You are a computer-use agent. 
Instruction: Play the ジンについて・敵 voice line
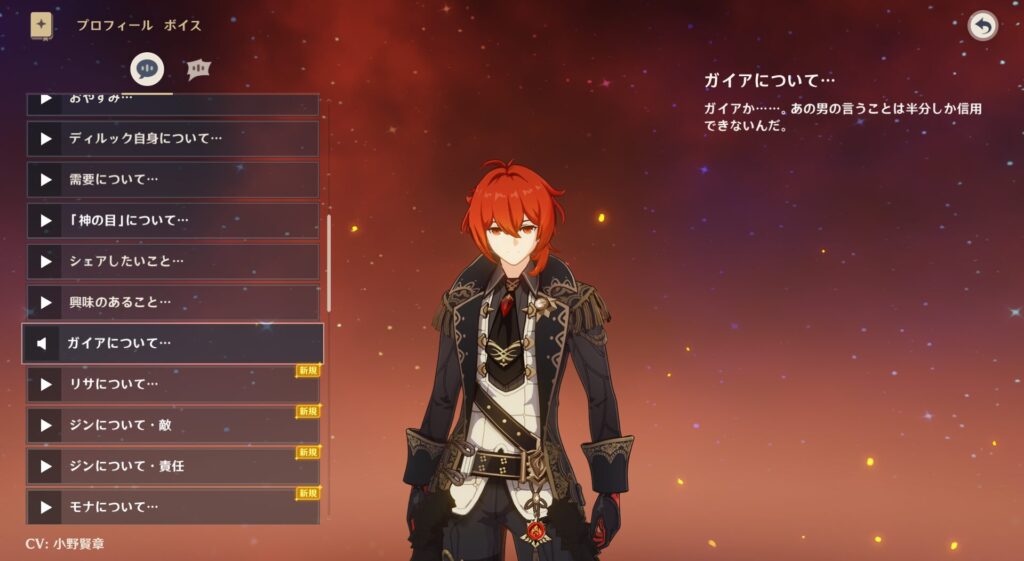(45, 425)
